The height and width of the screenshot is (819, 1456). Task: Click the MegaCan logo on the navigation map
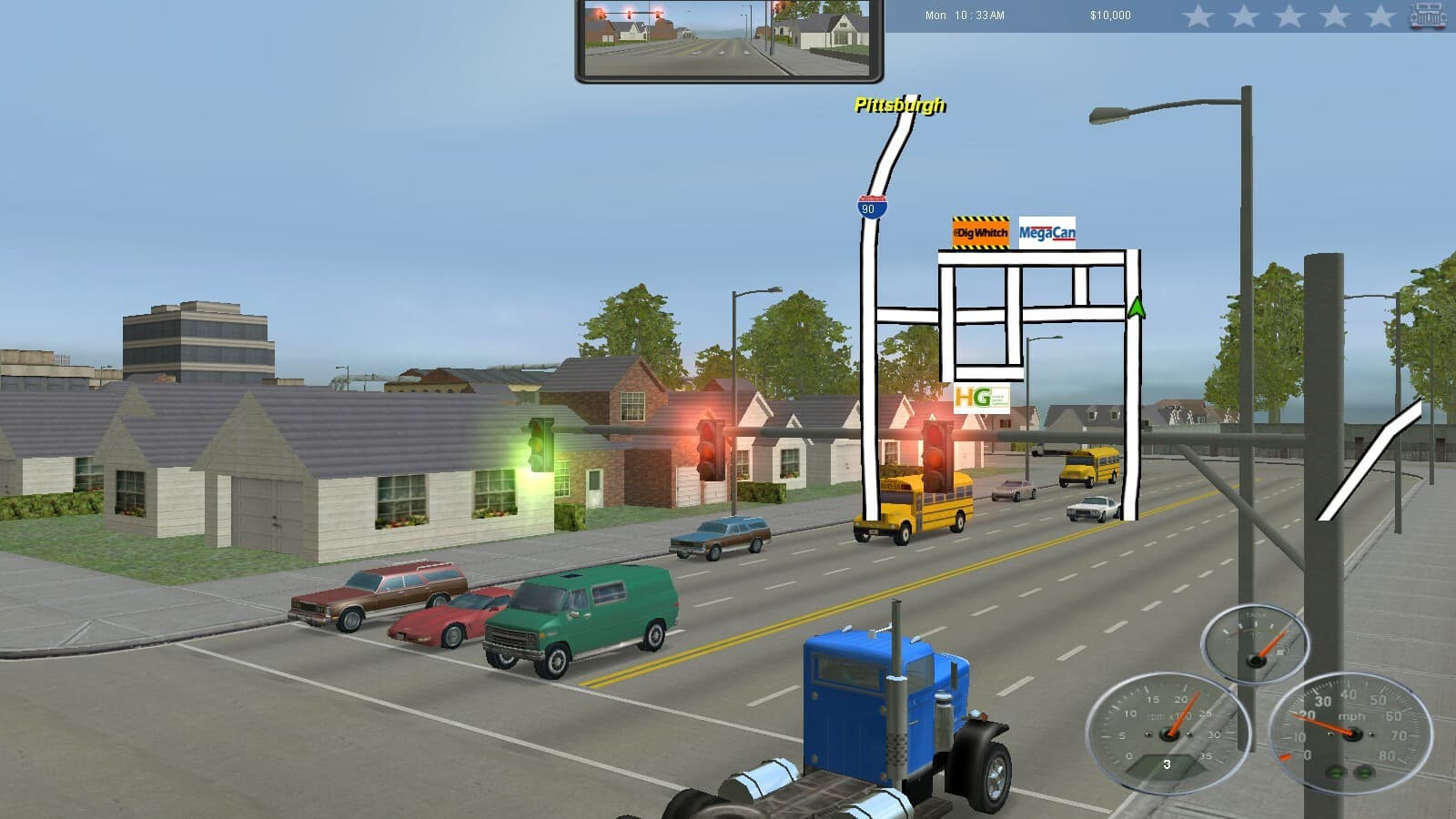[1046, 233]
